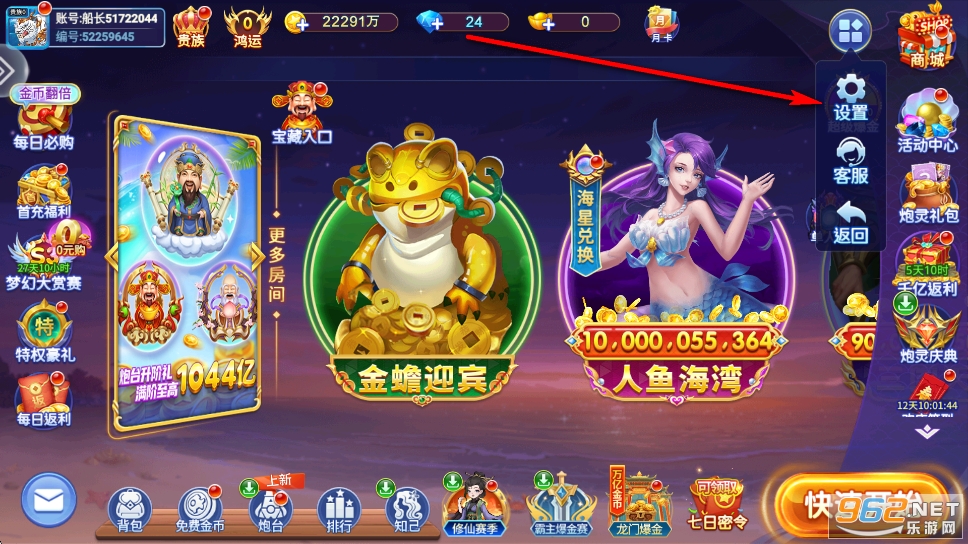Open 首充福利 first recharge bonus

coord(44,190)
